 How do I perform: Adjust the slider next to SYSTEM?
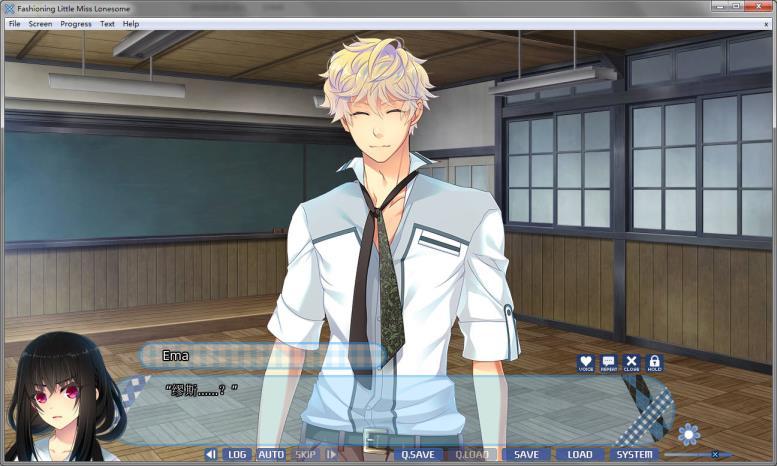tap(714, 454)
